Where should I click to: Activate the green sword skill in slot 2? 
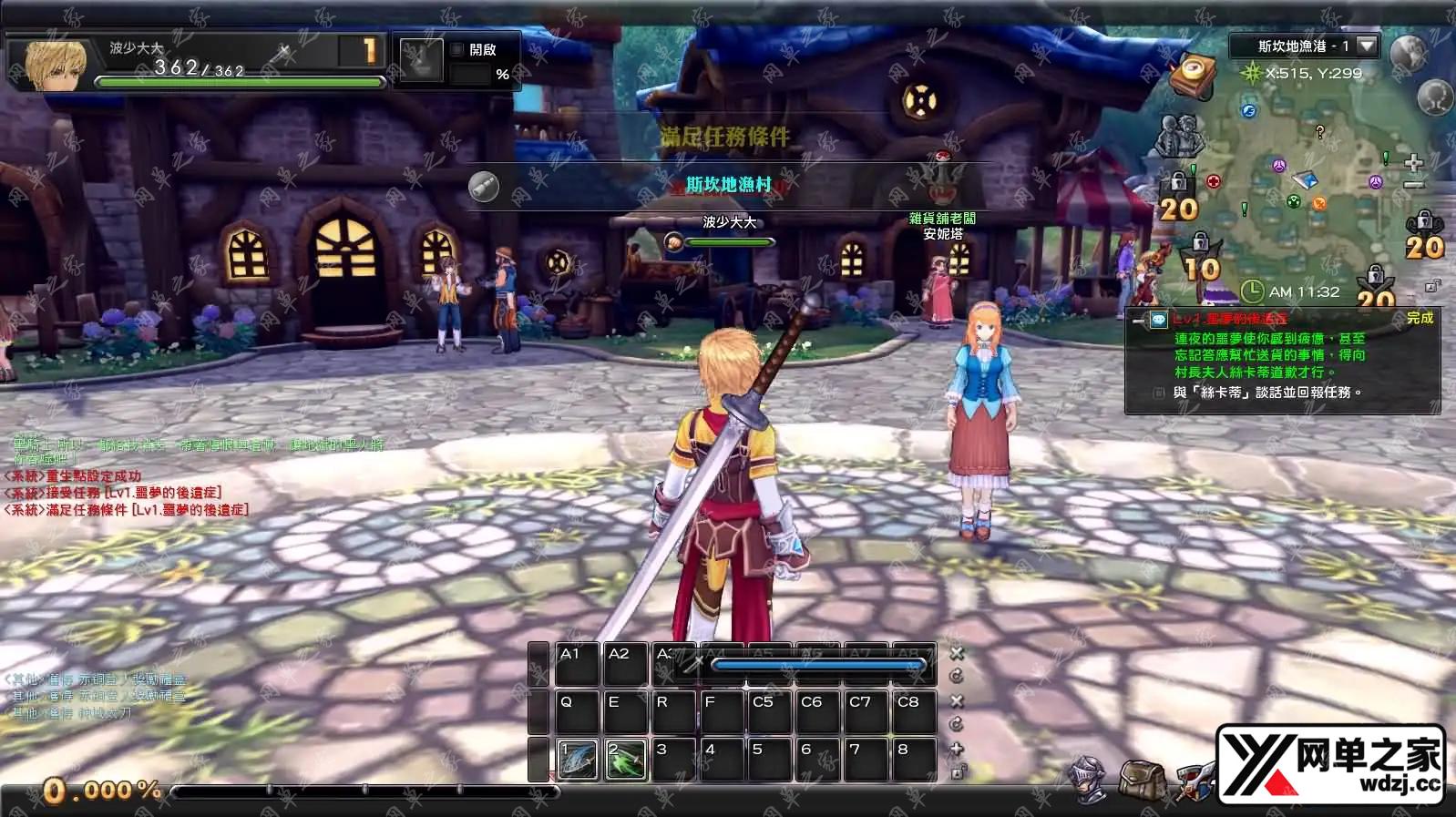(x=626, y=761)
